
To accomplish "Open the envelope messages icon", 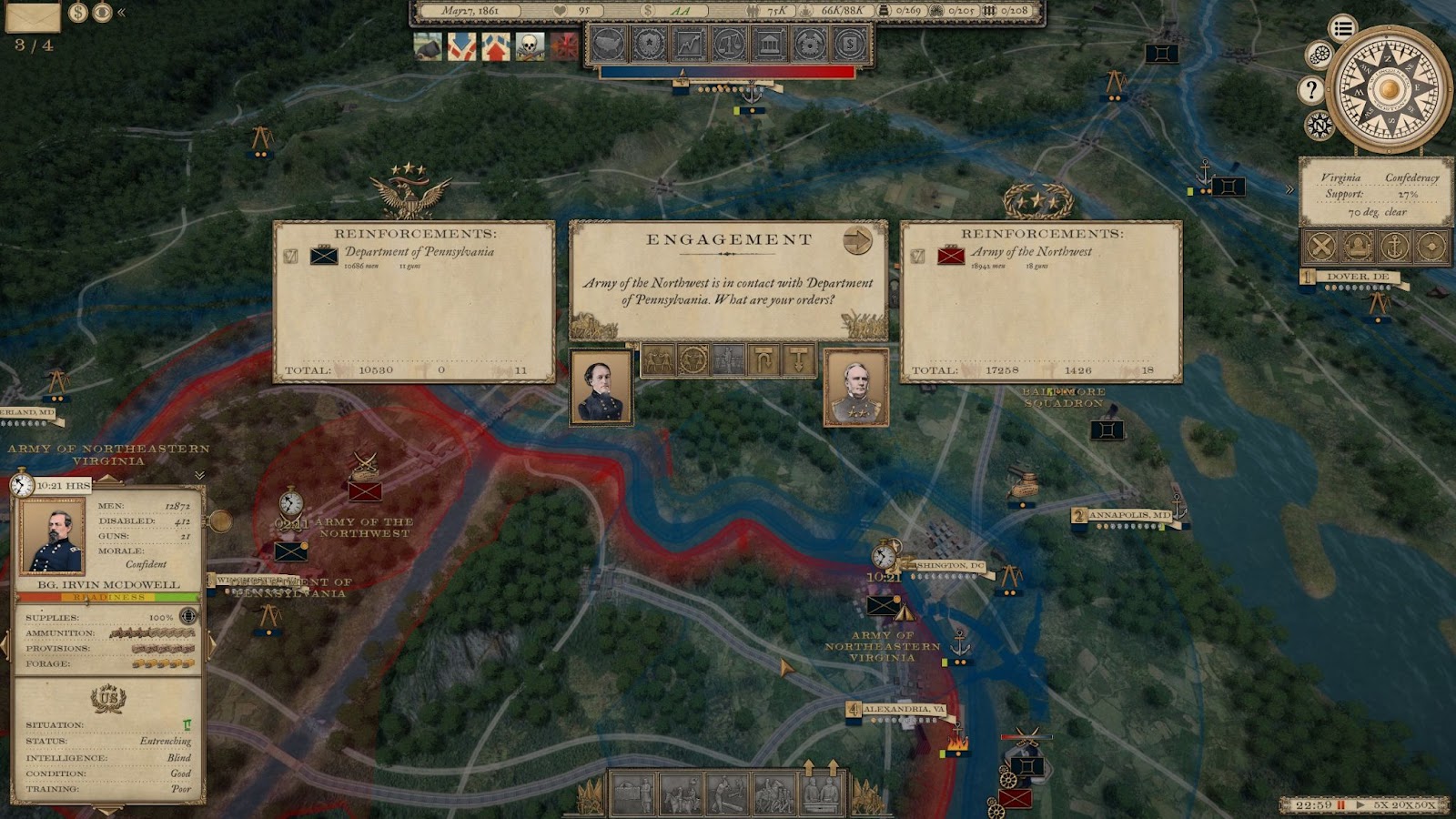I will (x=33, y=15).
